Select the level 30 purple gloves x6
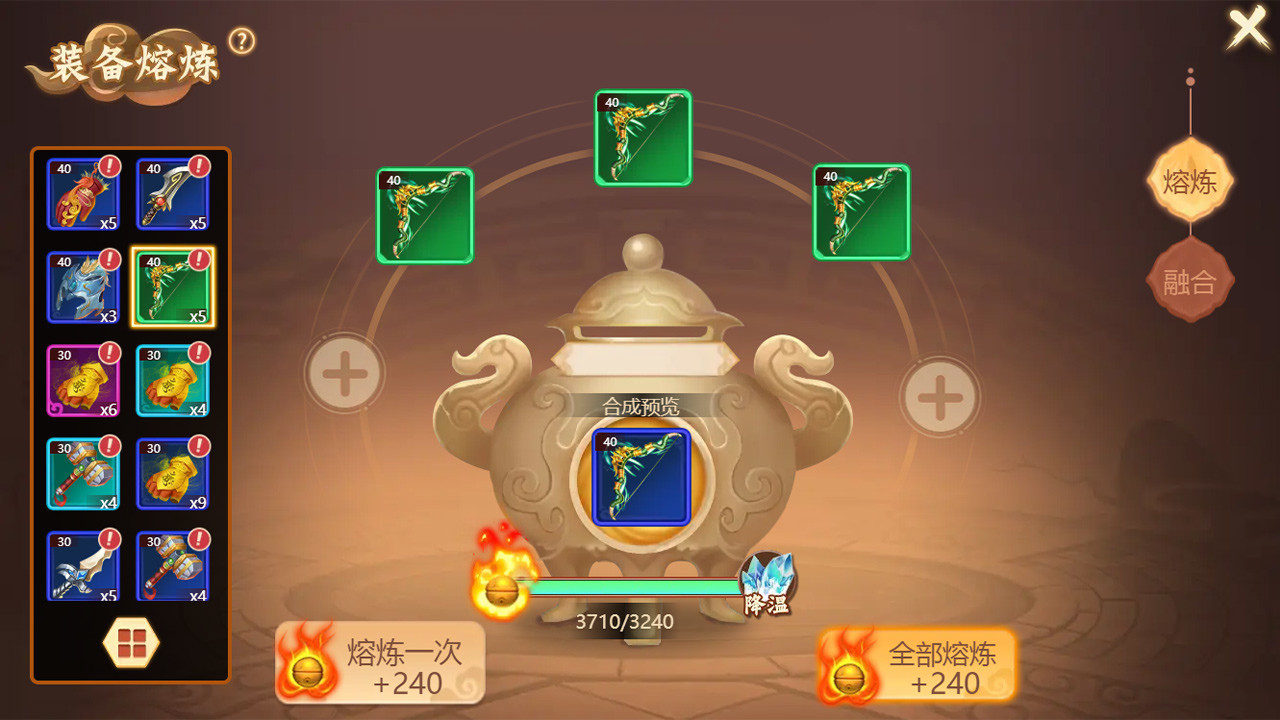Image resolution: width=1280 pixels, height=720 pixels. [83, 380]
